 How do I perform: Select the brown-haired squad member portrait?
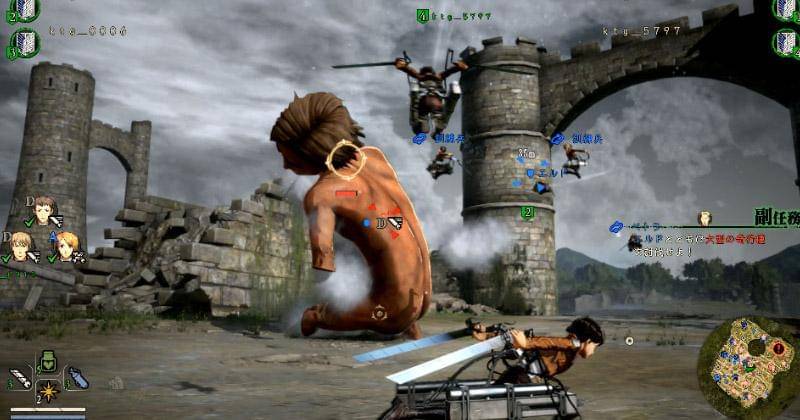pyautogui.click(x=43, y=210)
